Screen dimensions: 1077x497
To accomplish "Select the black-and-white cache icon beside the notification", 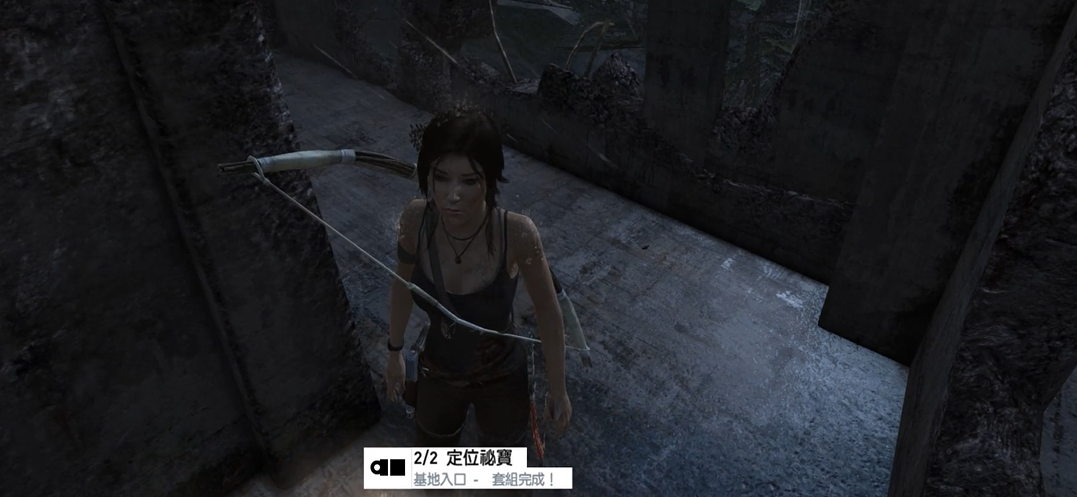I will (x=388, y=467).
